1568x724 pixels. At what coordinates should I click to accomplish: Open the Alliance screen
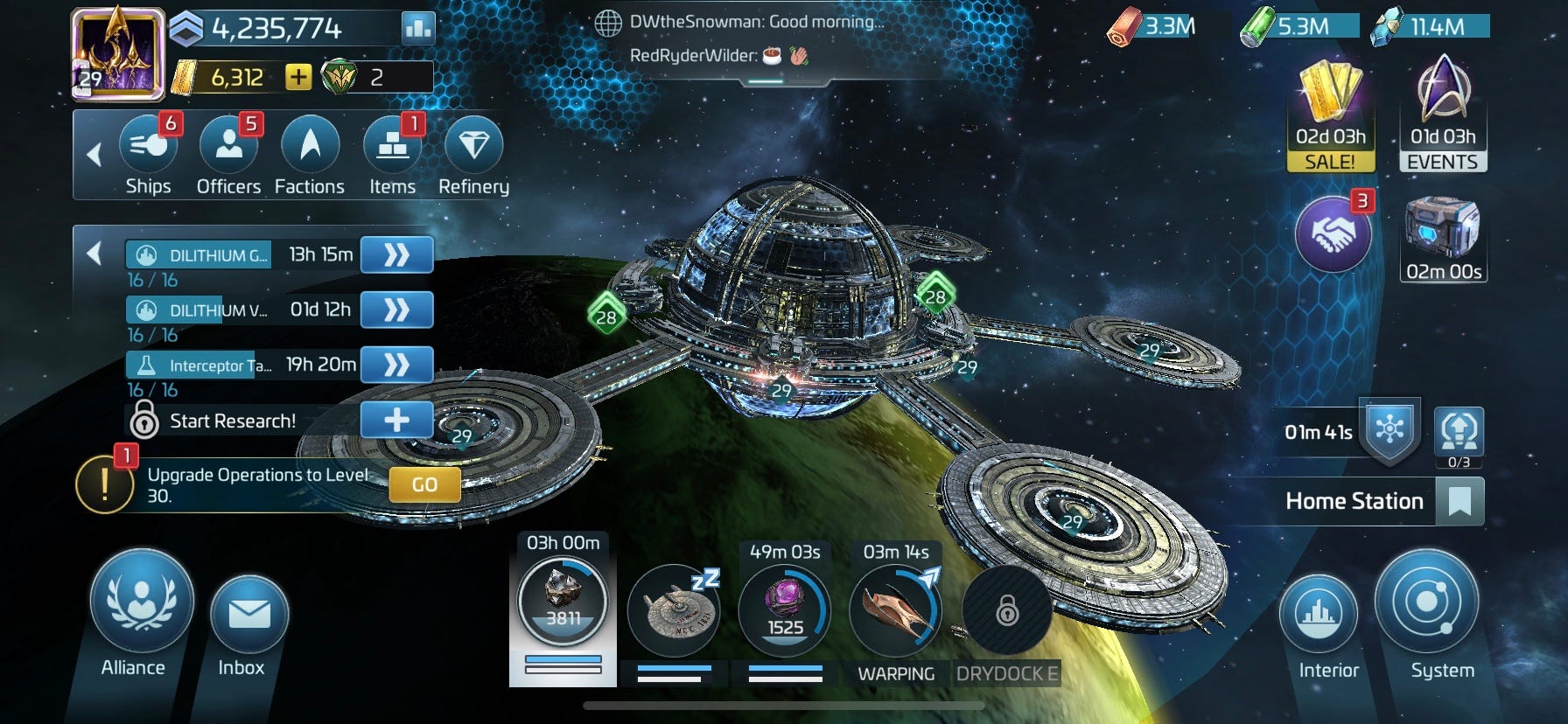[141, 602]
